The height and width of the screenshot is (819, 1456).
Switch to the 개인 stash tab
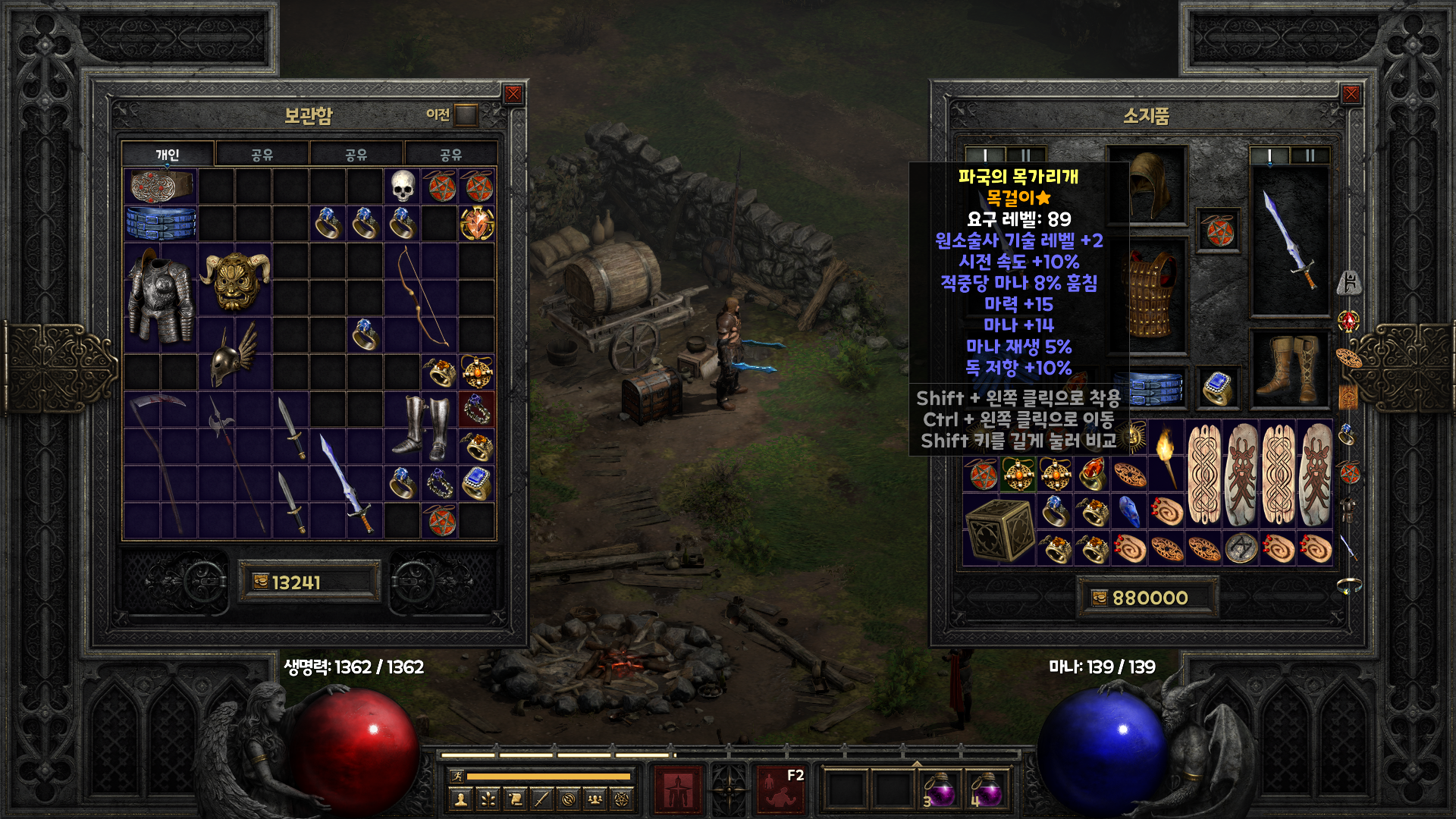click(x=168, y=155)
